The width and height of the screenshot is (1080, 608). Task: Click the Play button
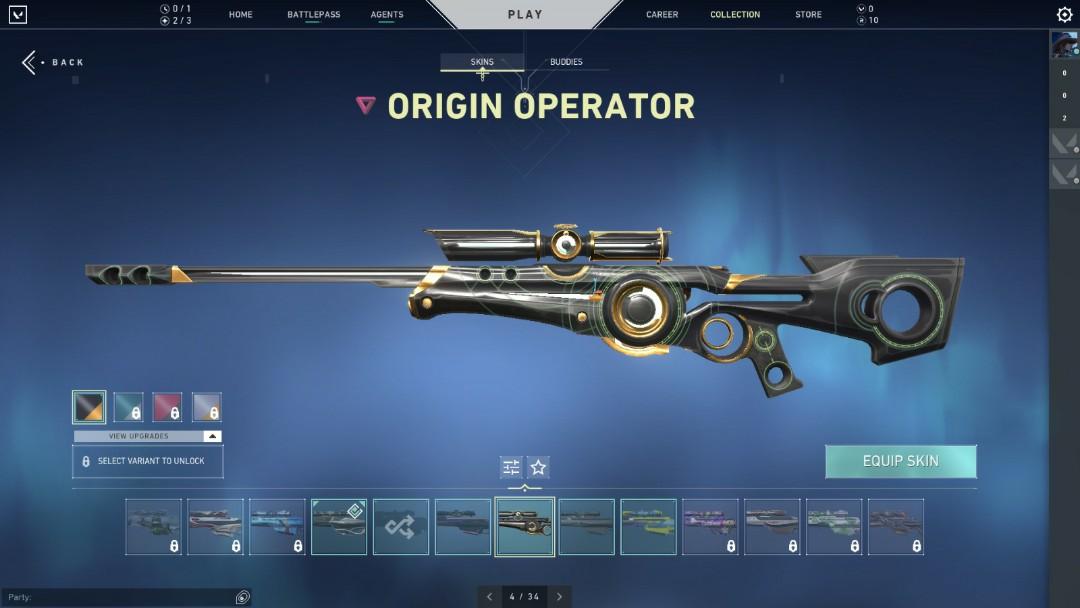click(525, 15)
